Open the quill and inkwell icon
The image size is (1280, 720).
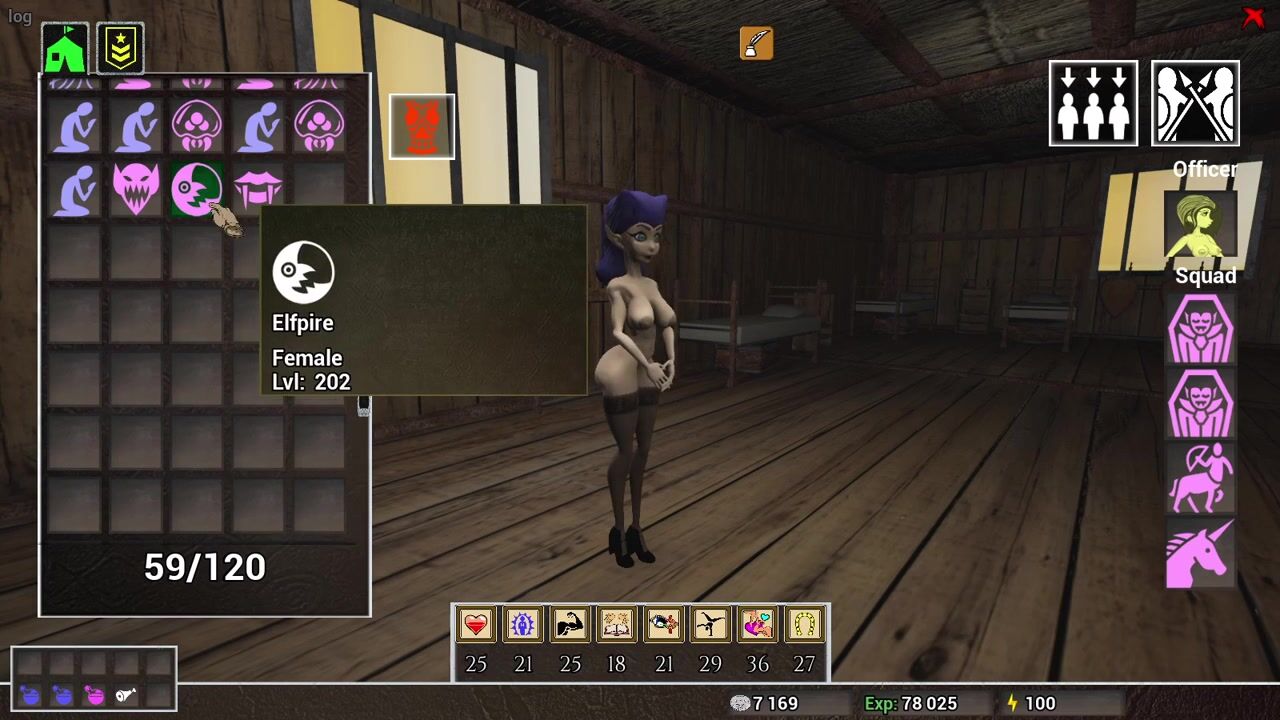pos(756,43)
